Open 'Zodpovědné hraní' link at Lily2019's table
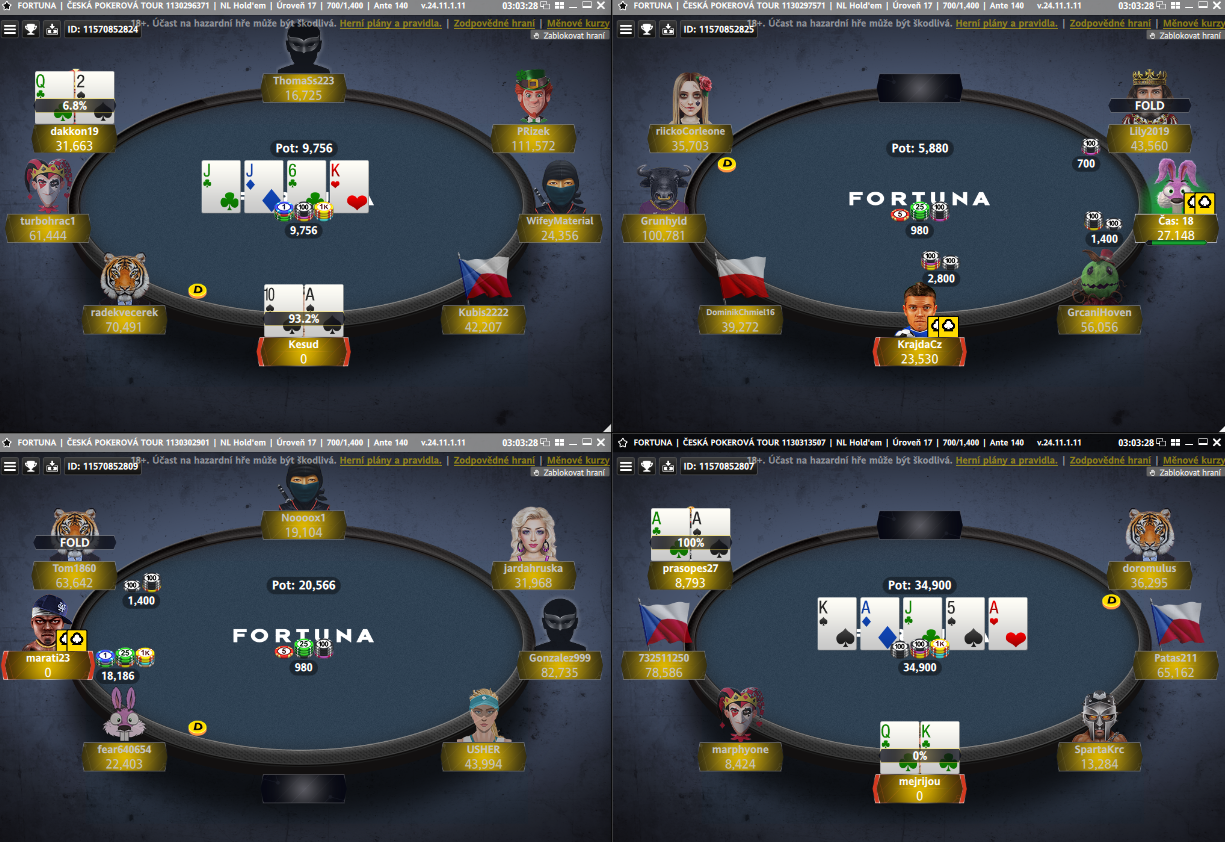1225x842 pixels. [x=1111, y=23]
